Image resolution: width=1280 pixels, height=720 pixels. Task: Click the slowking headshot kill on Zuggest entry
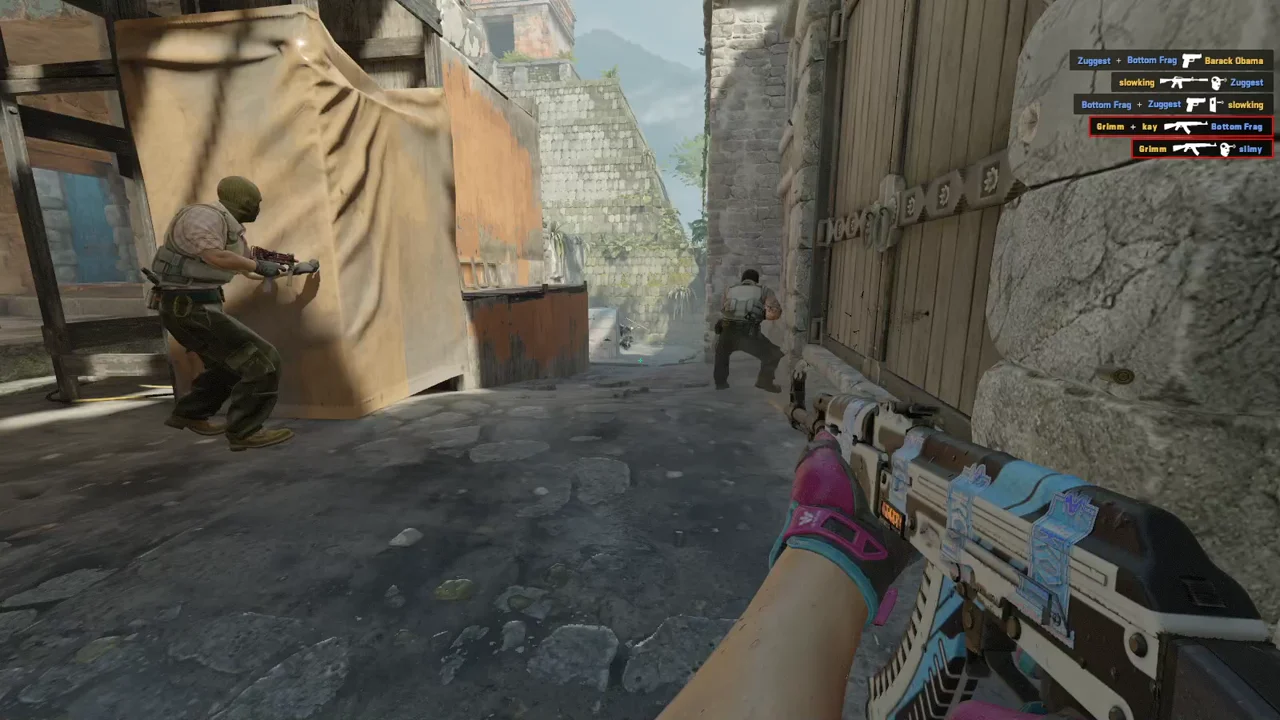(1192, 82)
